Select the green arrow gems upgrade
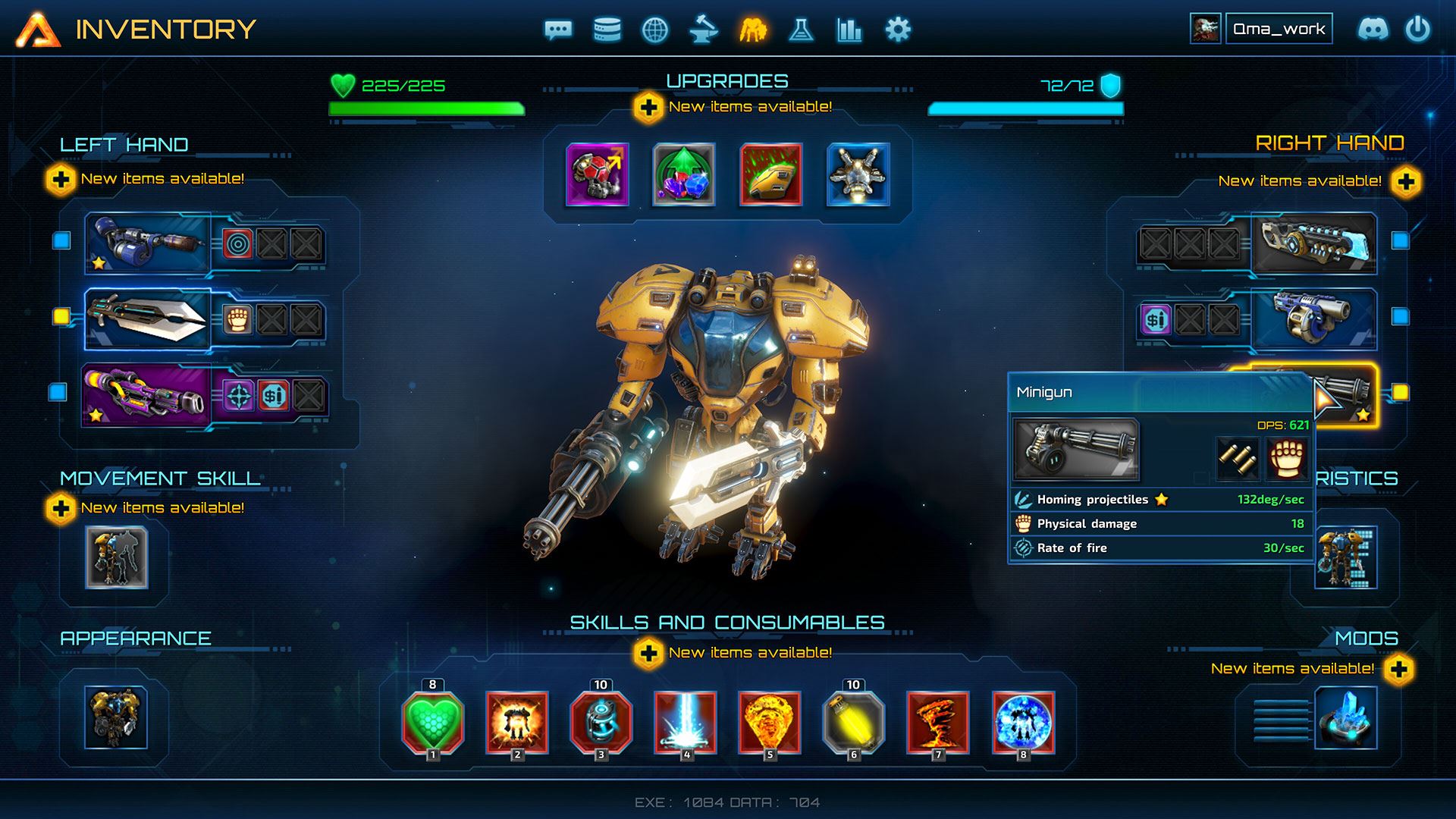The image size is (1456, 819). pos(684,174)
